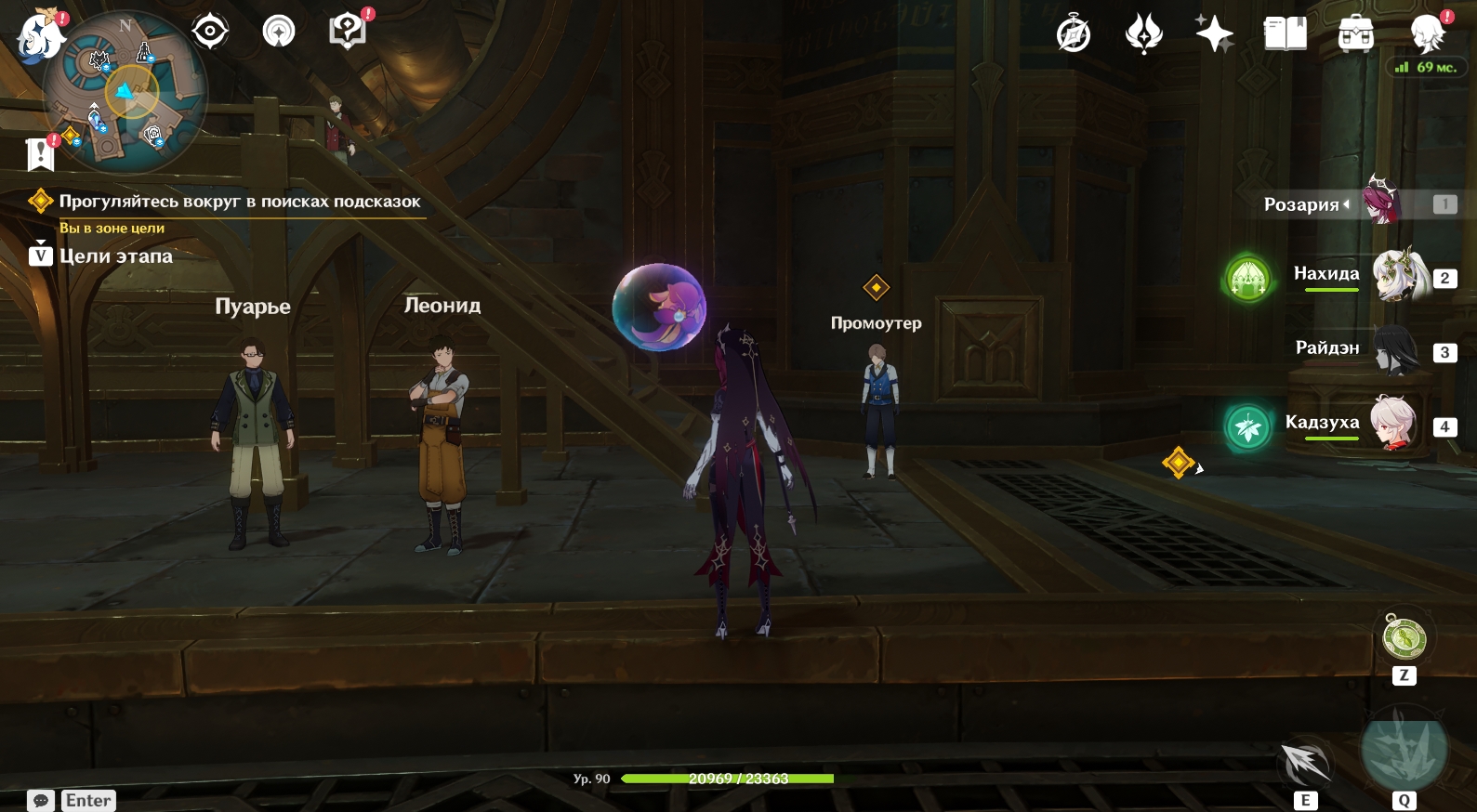Activate the elemental burst icon
This screenshot has width=1477, height=812.
pos(1404,751)
